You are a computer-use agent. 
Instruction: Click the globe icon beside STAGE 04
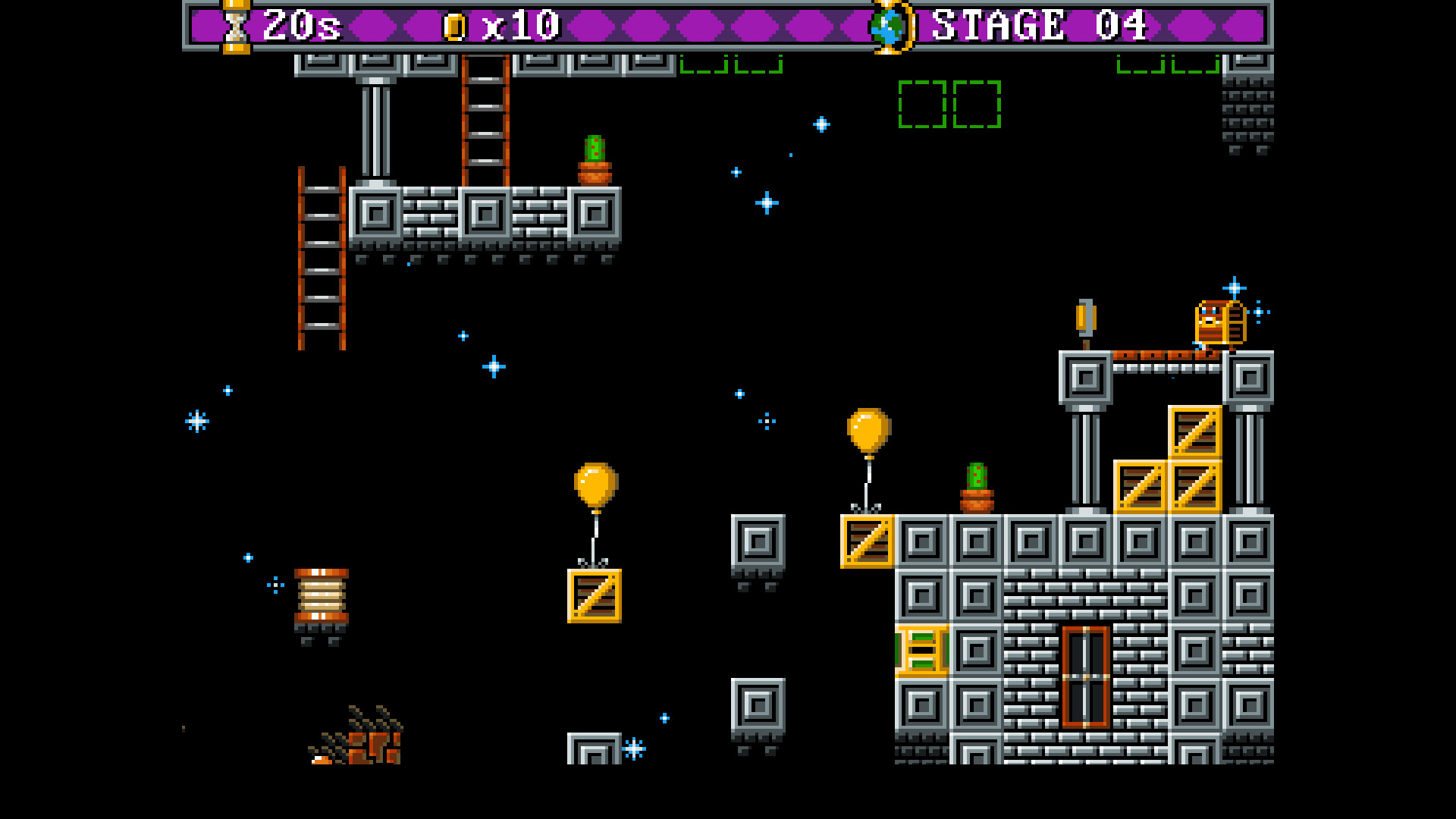(x=887, y=27)
